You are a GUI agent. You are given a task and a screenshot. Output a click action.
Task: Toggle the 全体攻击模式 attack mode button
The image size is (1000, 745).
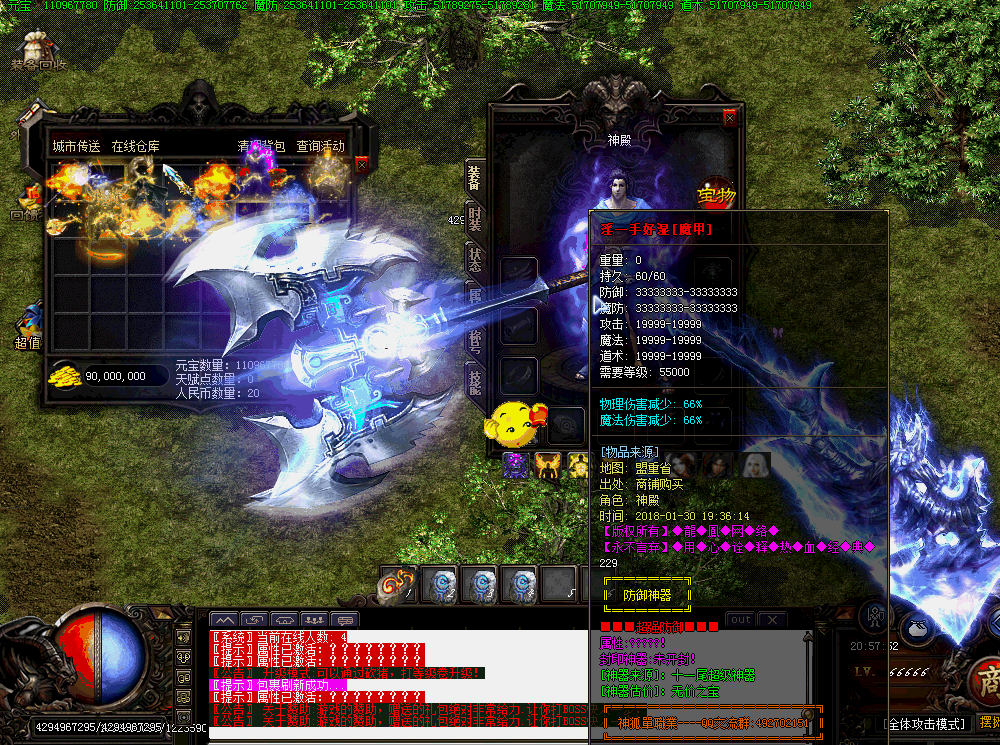coord(924,723)
